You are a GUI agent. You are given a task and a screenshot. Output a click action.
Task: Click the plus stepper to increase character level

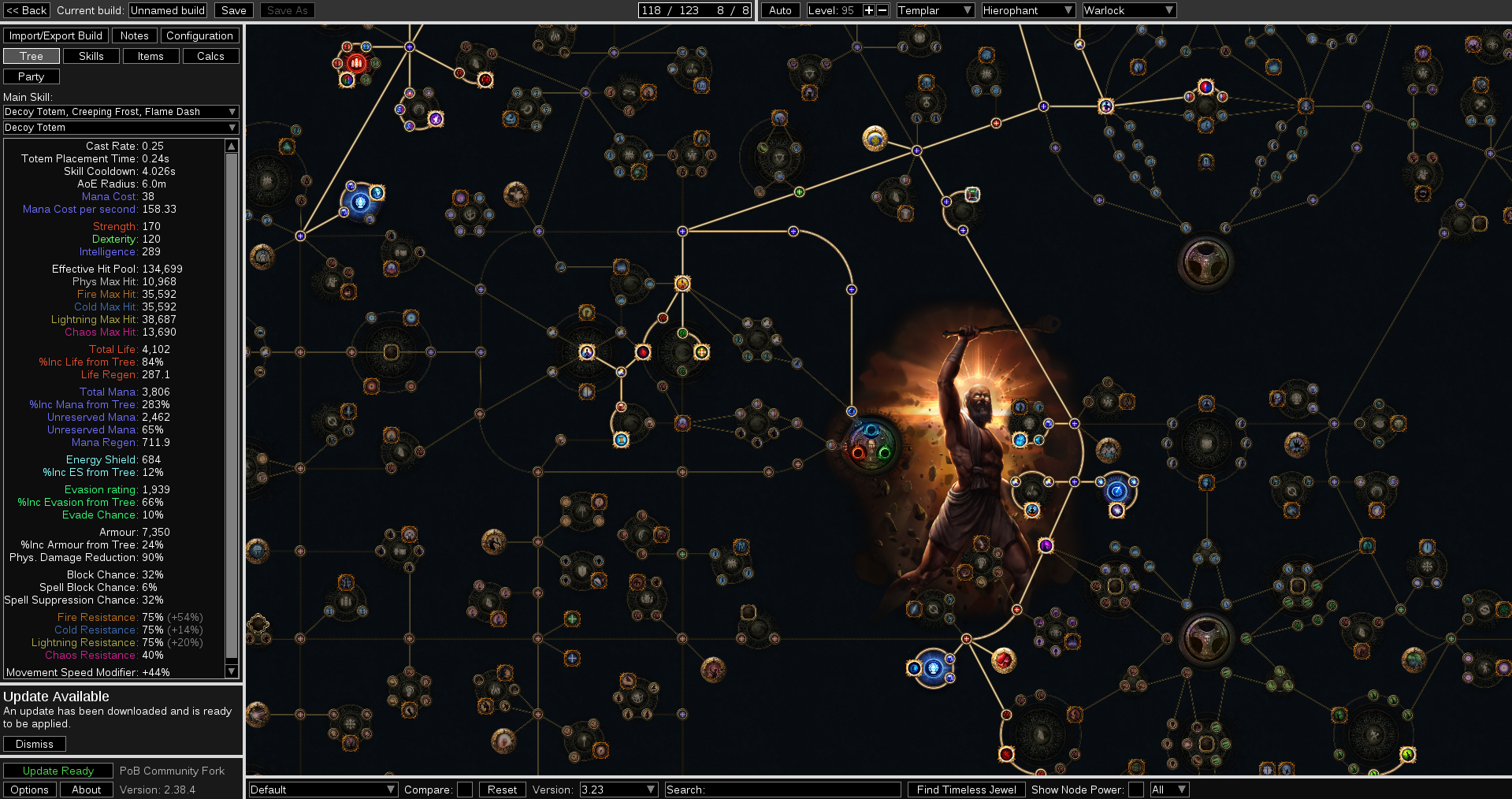(868, 10)
